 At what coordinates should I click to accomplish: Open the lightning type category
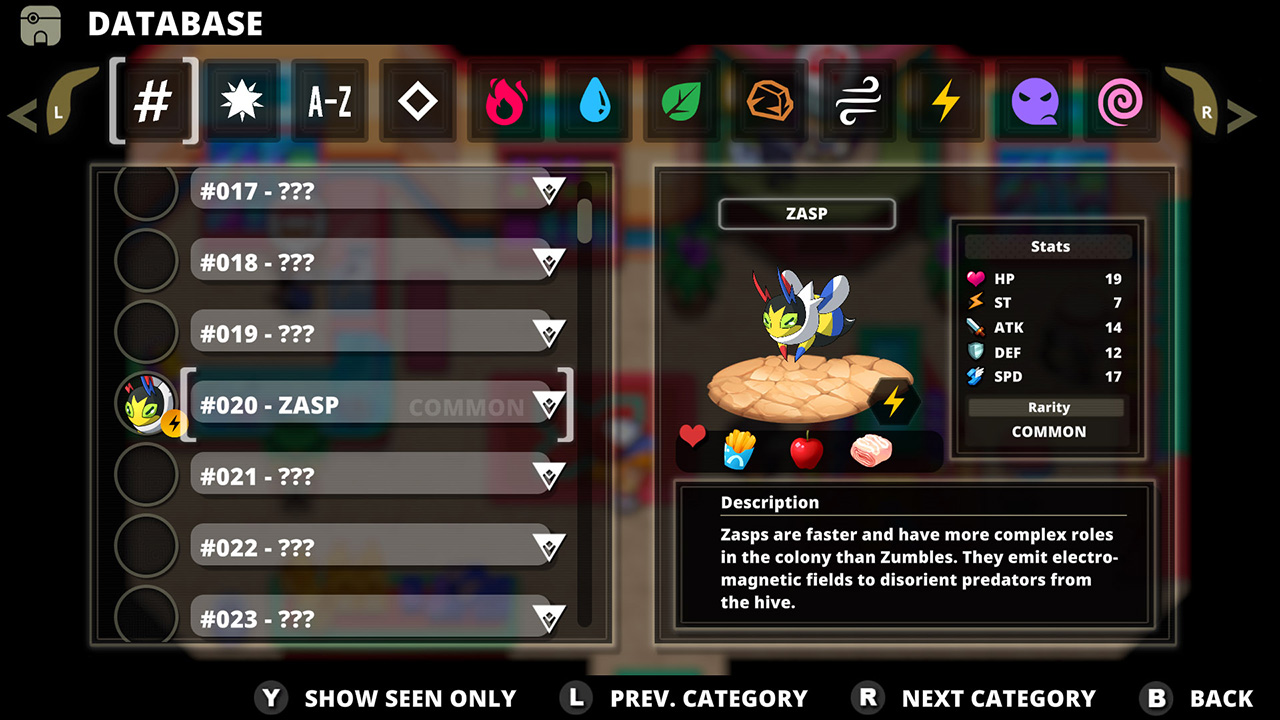pos(945,100)
